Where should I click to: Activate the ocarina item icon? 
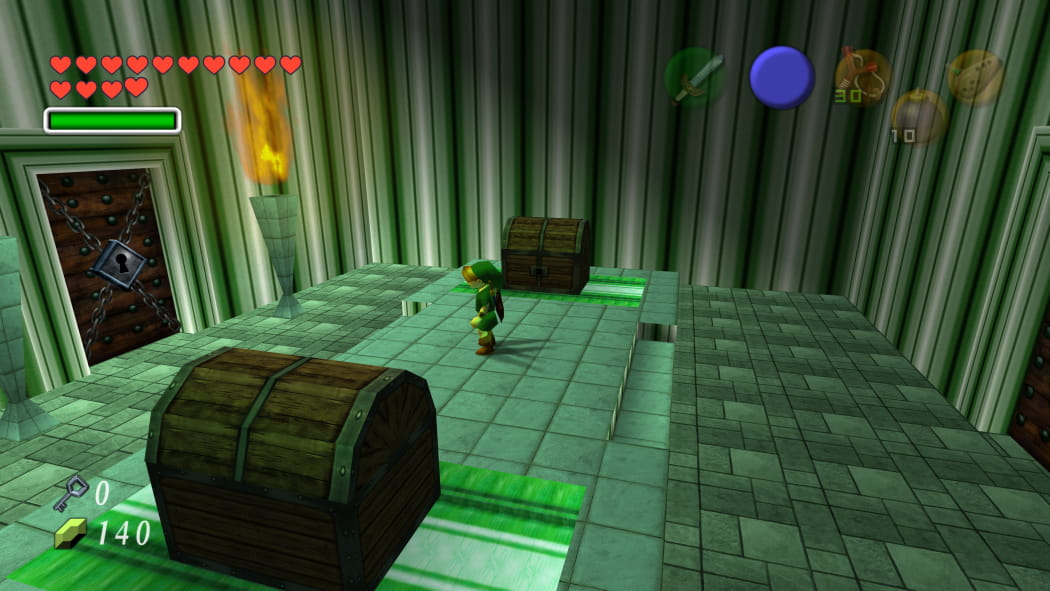click(975, 77)
